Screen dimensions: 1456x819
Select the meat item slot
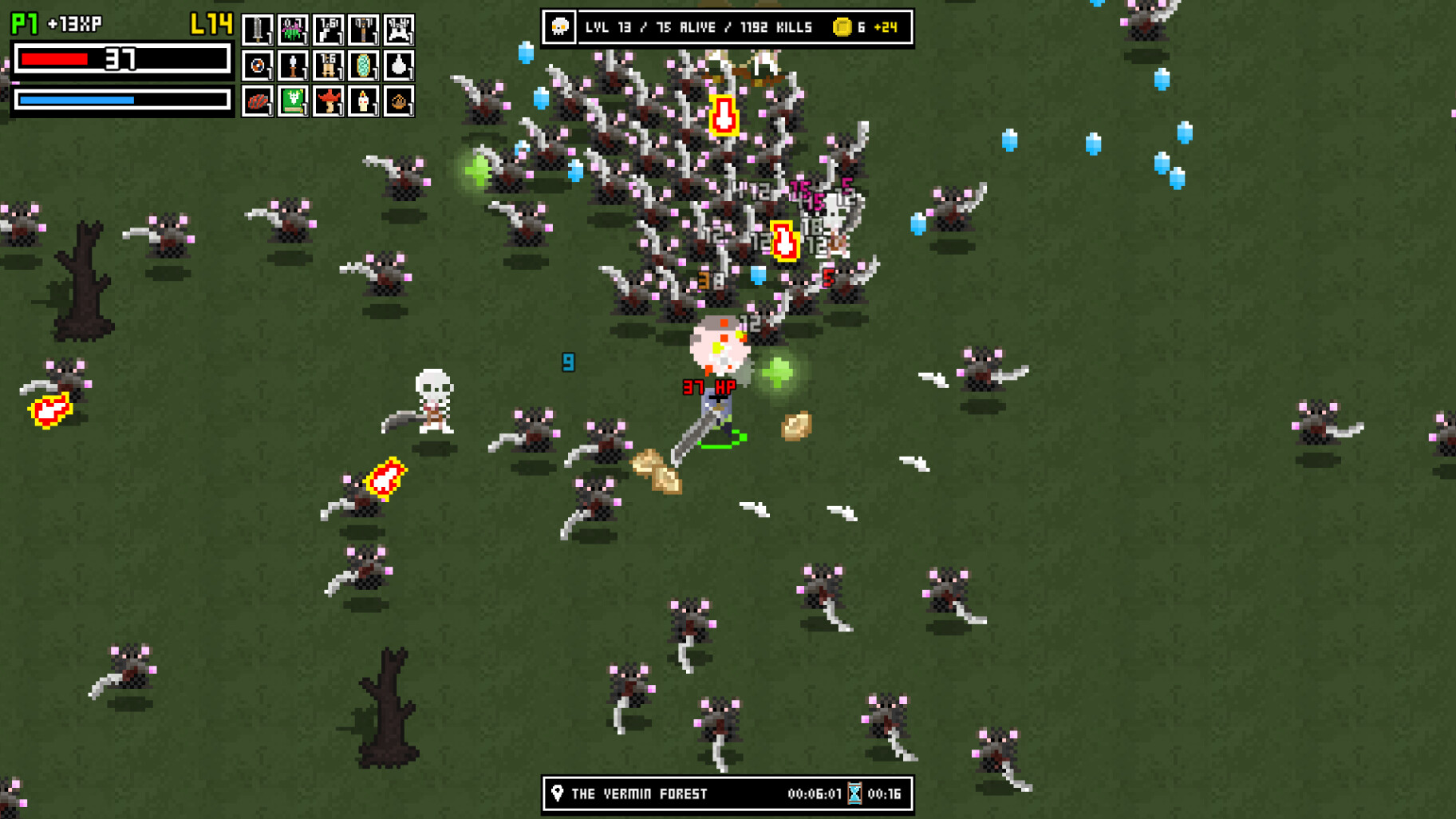pyautogui.click(x=258, y=103)
